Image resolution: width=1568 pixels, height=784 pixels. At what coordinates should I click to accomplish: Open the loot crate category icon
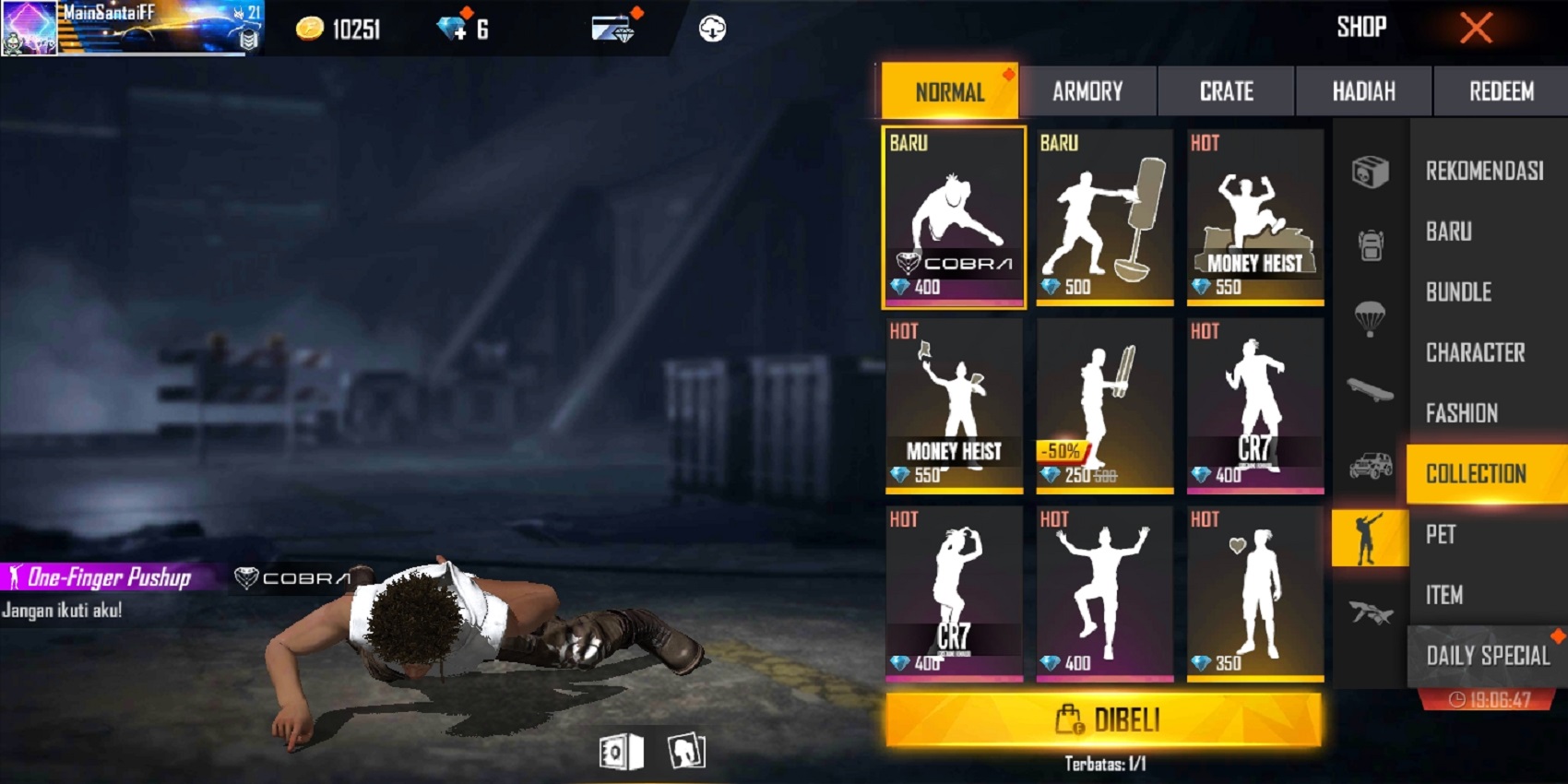pyautogui.click(x=1369, y=171)
